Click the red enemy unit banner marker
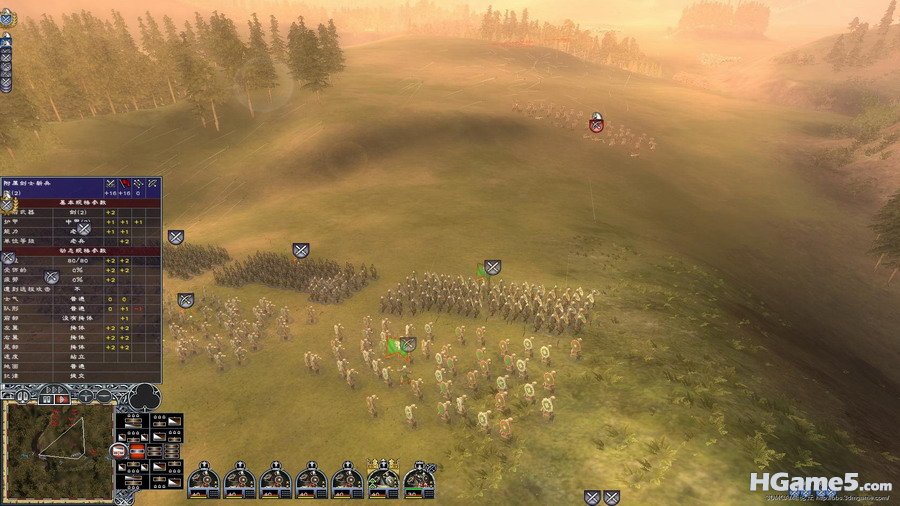The image size is (900, 506). point(596,123)
